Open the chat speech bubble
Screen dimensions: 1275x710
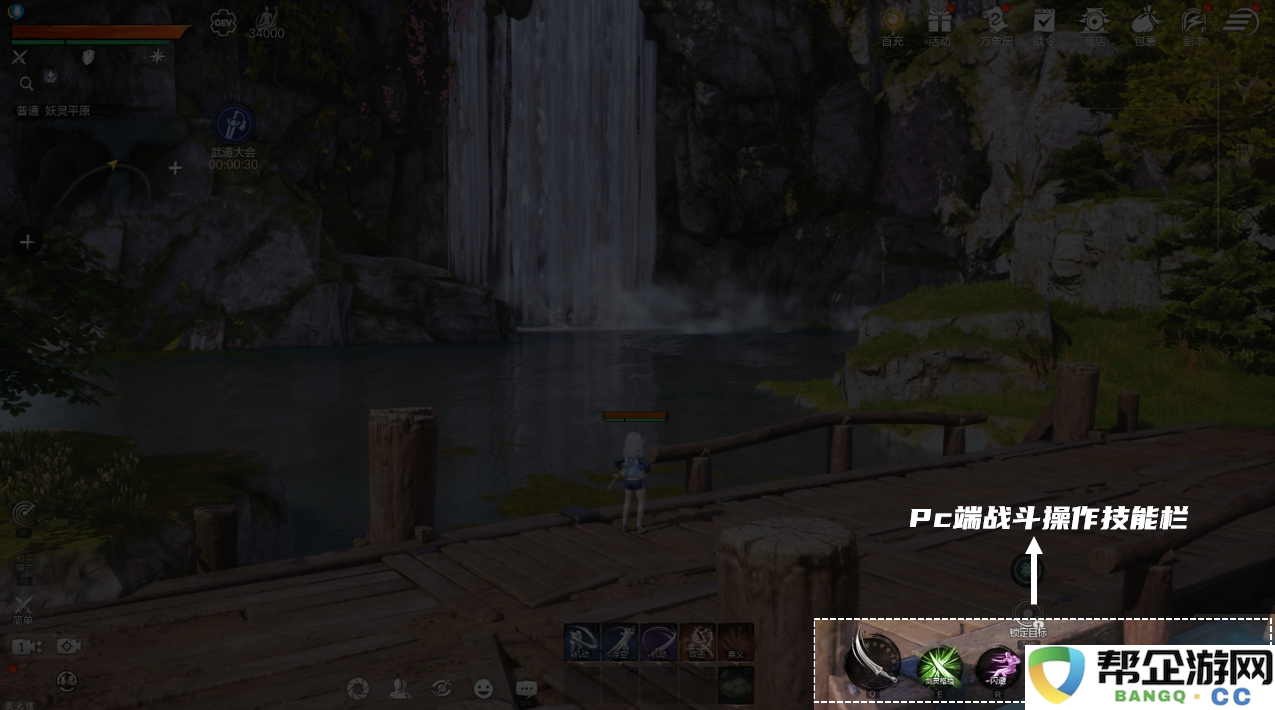(x=527, y=688)
